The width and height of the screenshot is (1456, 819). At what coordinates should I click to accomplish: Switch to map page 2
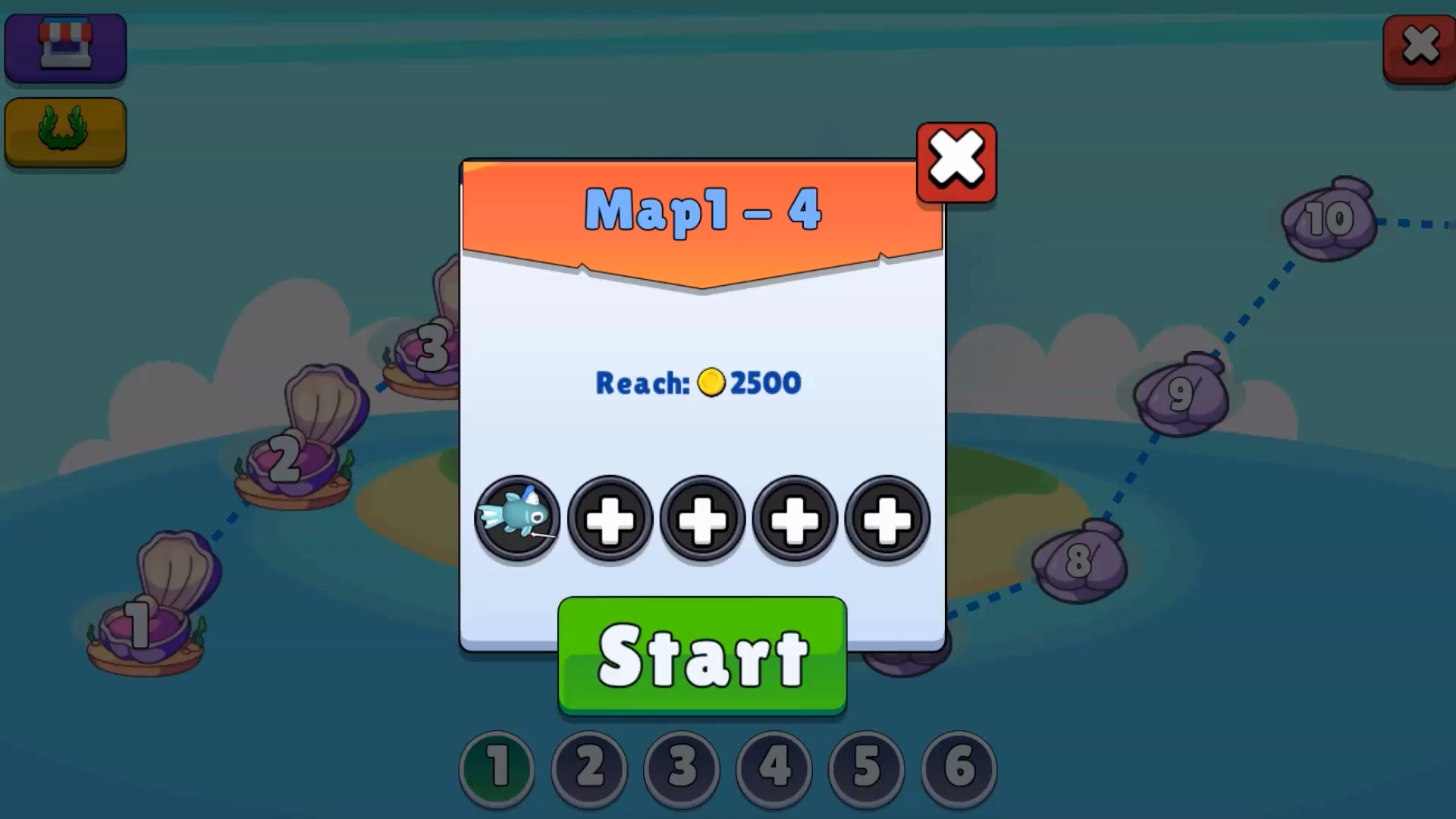tap(589, 769)
